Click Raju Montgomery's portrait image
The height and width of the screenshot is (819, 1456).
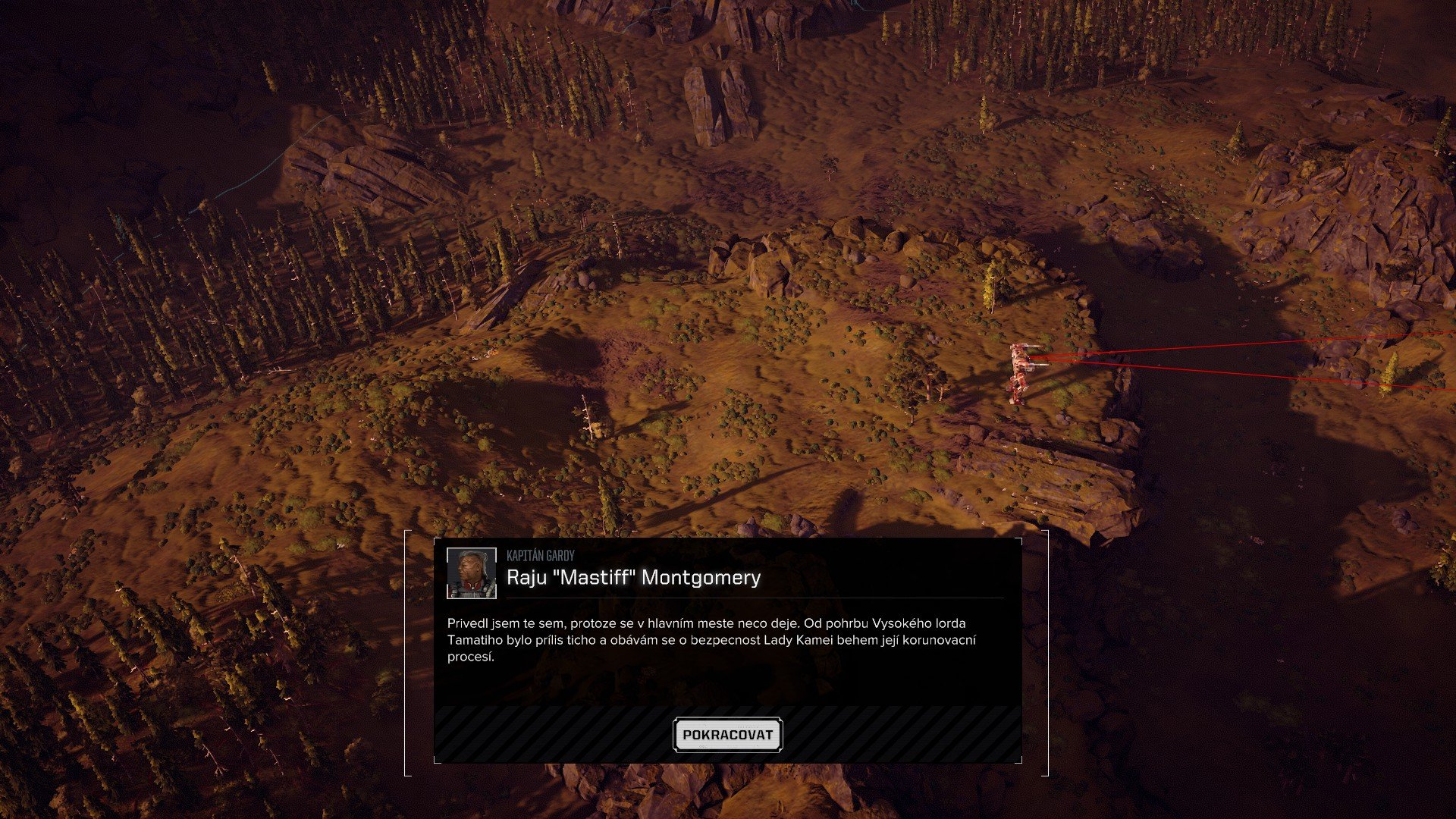(470, 574)
